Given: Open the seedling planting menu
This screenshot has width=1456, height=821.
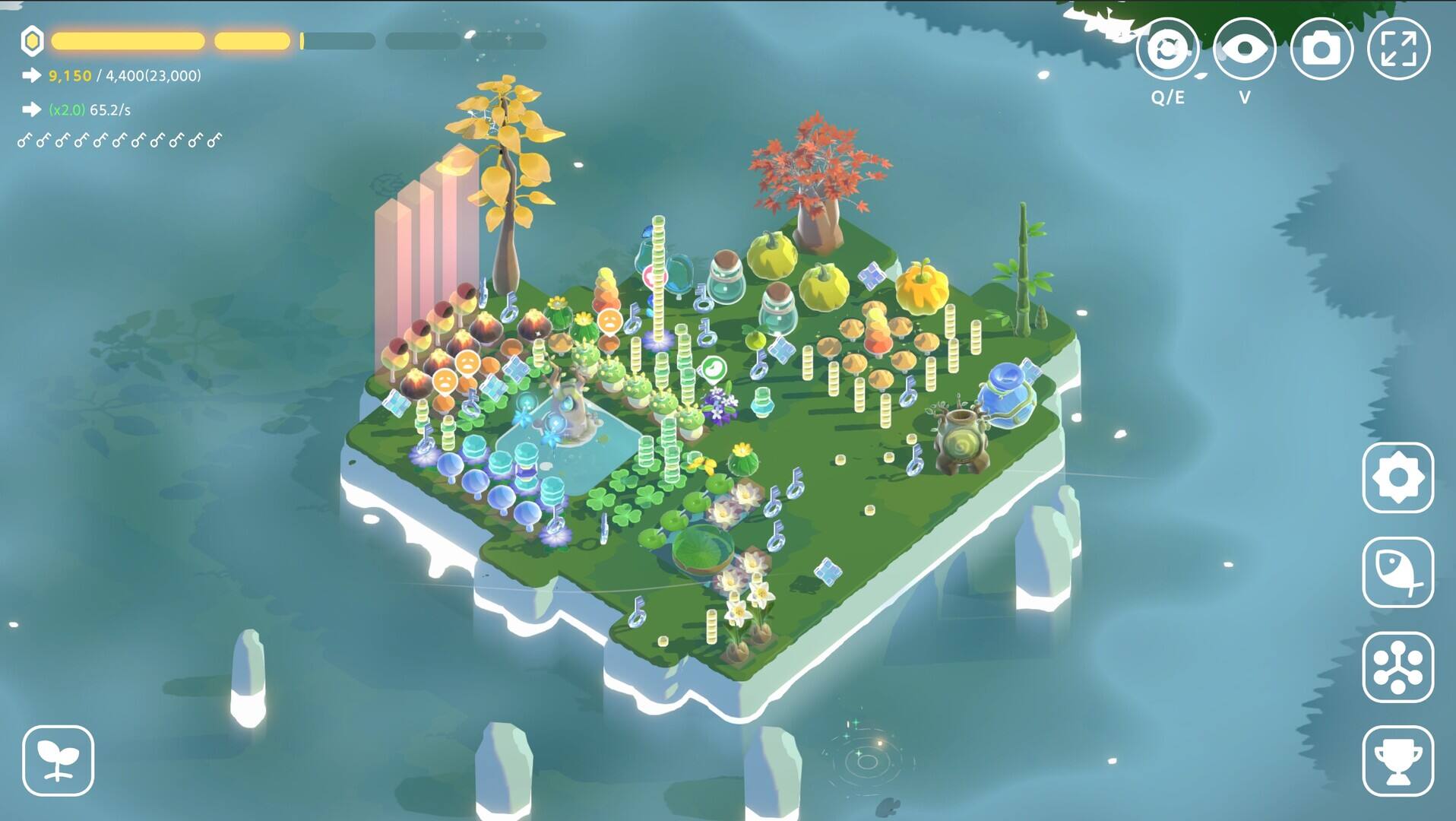Looking at the screenshot, I should click(x=59, y=761).
